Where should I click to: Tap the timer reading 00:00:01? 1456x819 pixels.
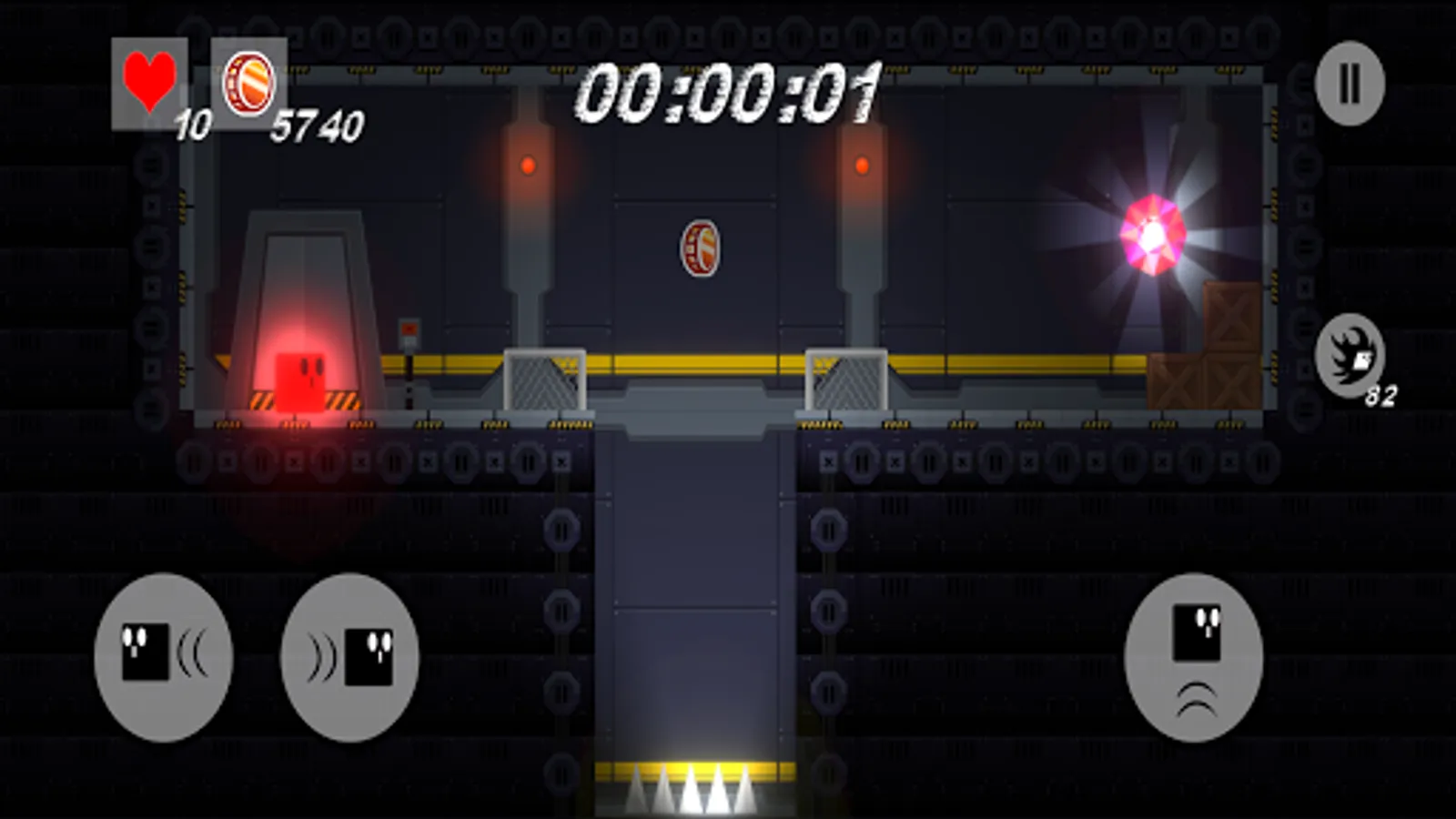click(728, 91)
